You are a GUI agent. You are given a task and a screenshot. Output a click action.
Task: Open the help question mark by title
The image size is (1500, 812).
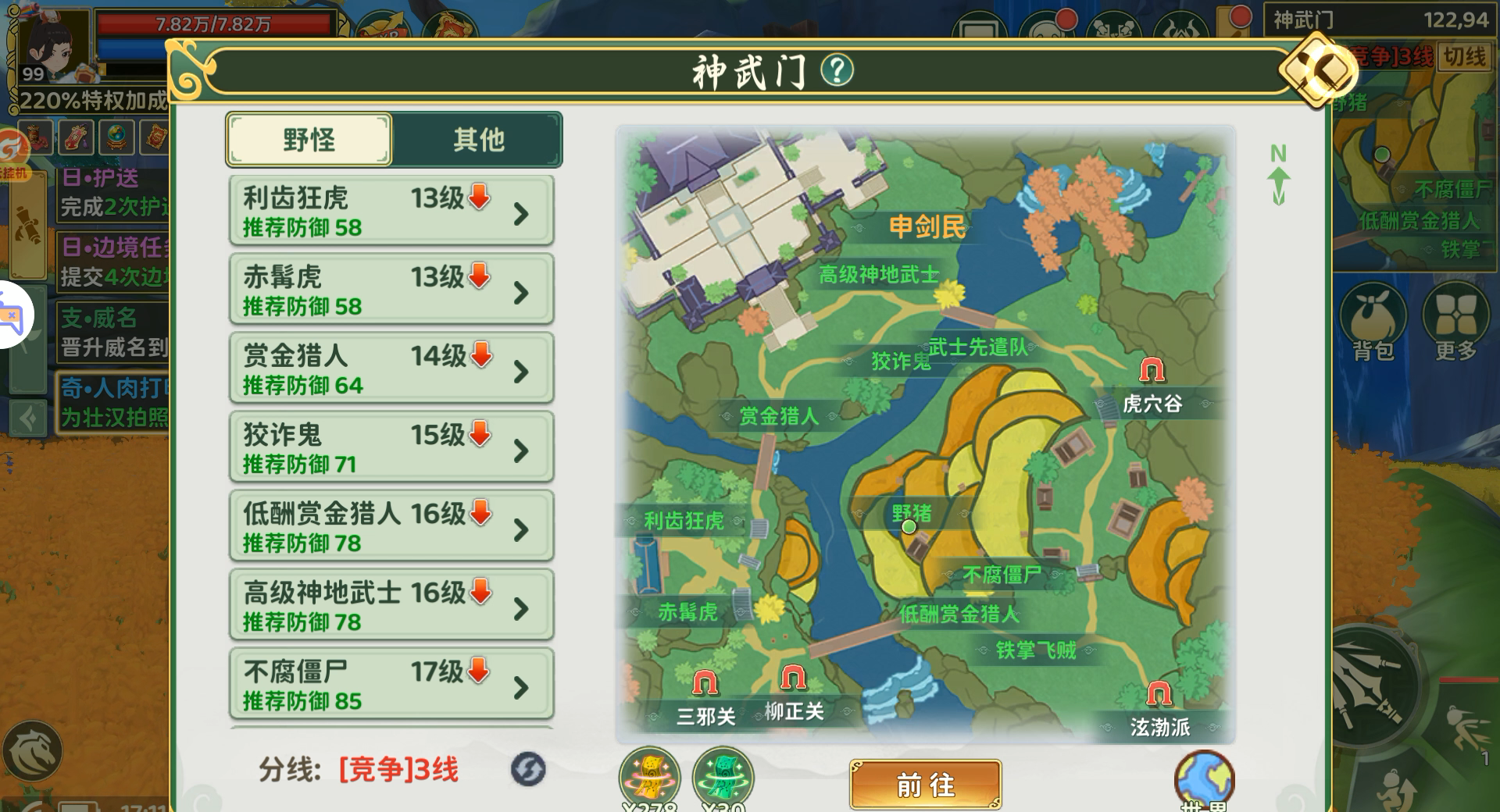click(x=837, y=71)
